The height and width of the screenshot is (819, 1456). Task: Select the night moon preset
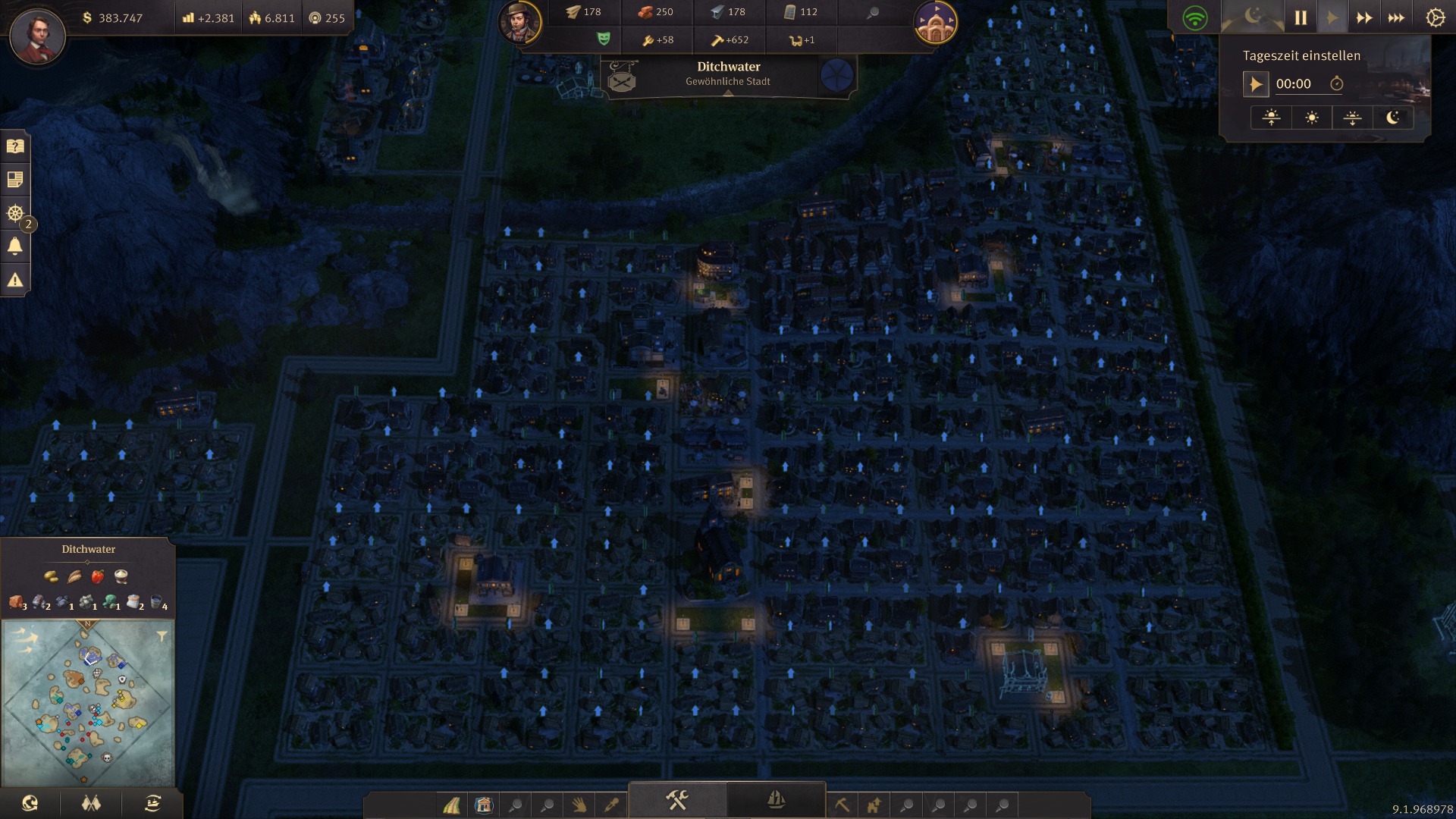tap(1393, 118)
